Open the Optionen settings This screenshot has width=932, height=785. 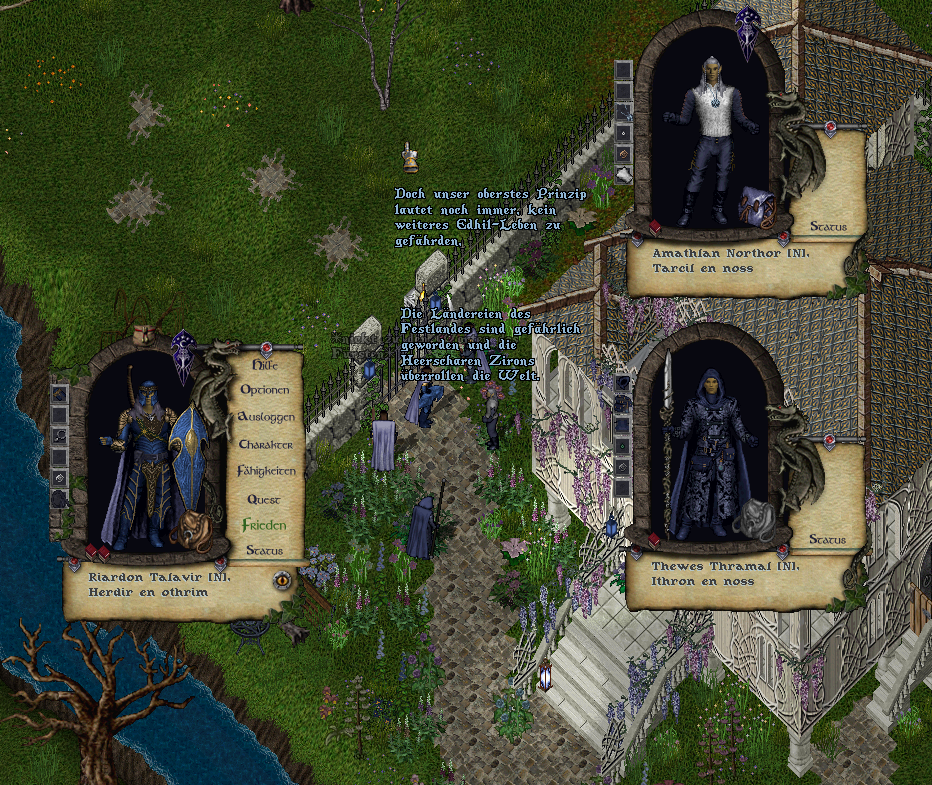(264, 390)
